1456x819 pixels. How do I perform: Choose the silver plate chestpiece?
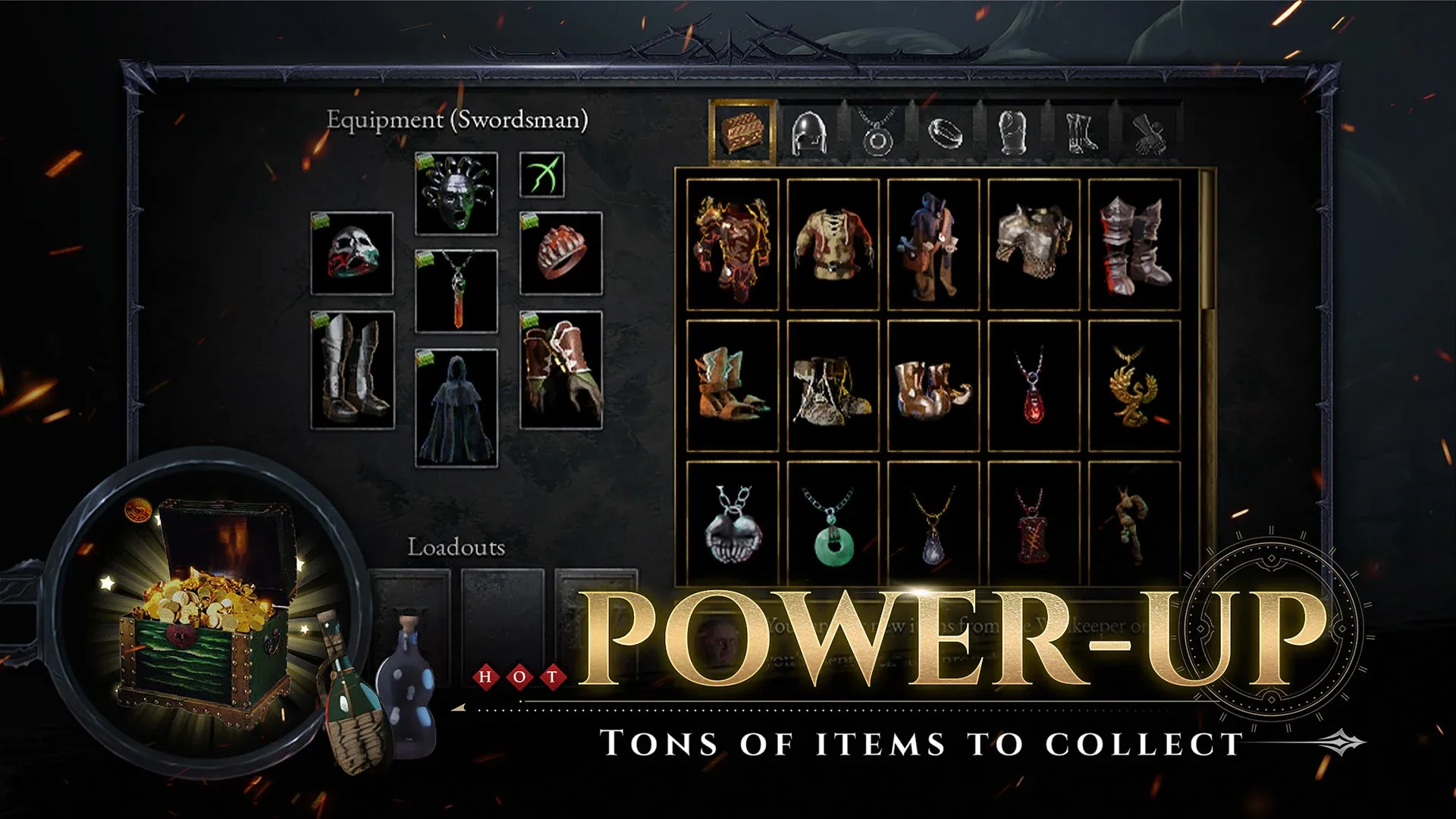point(1034,244)
